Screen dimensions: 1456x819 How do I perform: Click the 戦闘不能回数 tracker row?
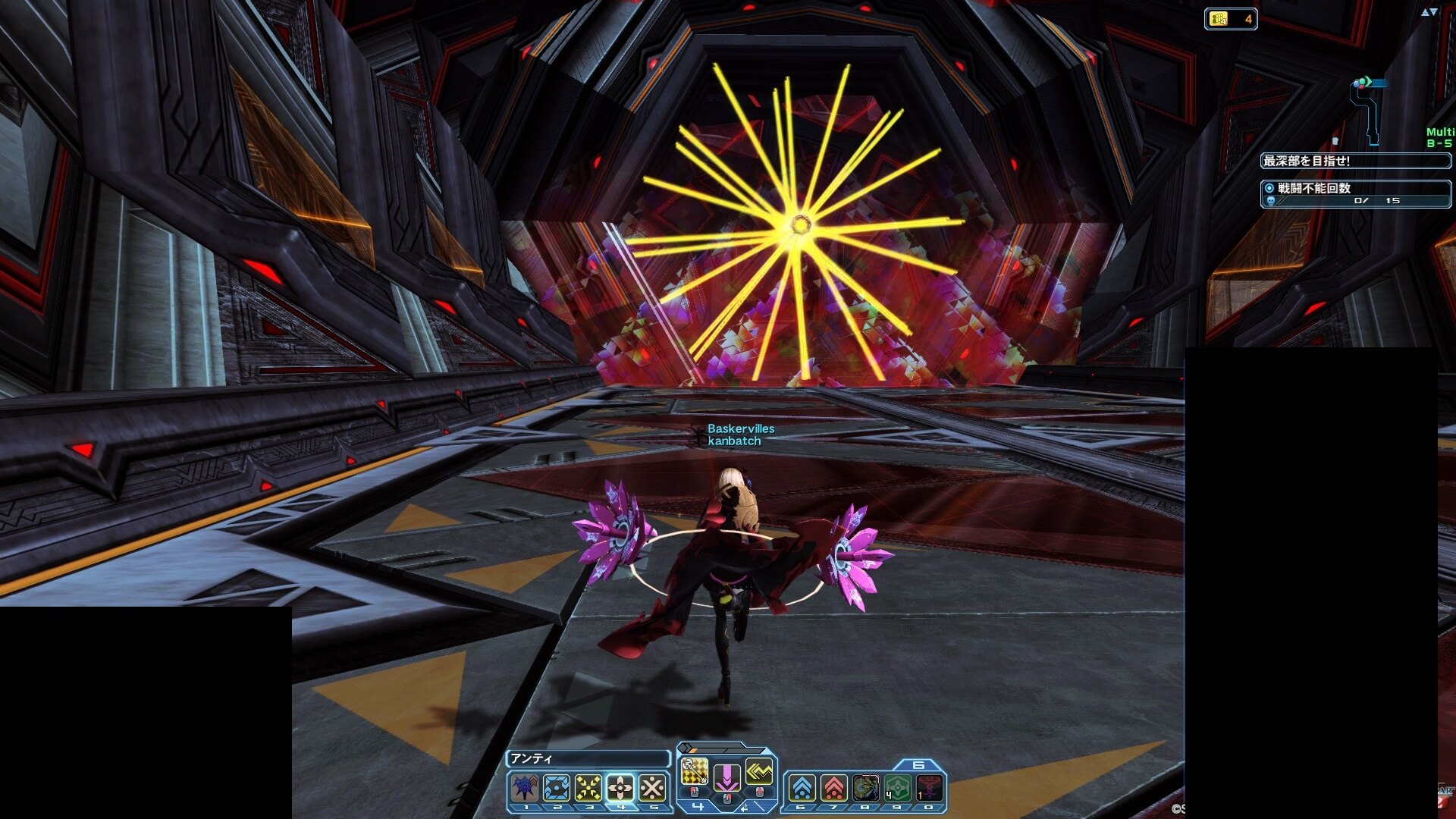click(1355, 193)
